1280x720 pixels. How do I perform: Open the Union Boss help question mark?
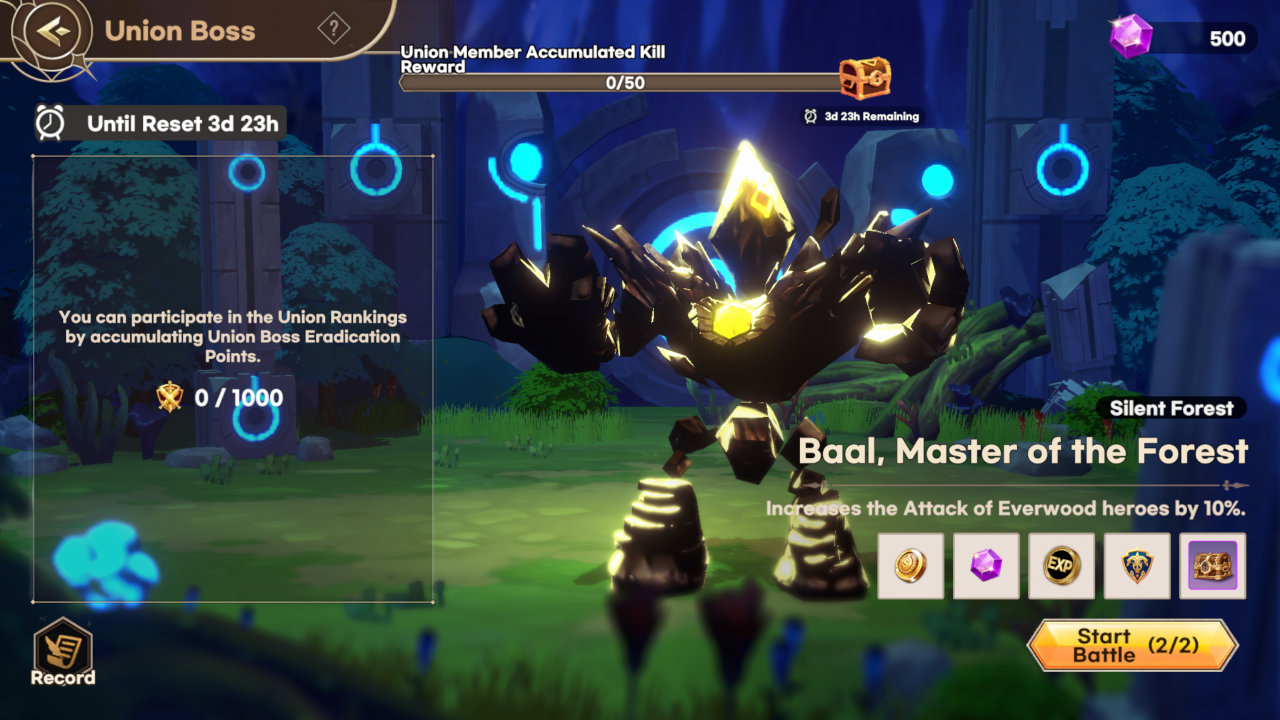(x=333, y=29)
